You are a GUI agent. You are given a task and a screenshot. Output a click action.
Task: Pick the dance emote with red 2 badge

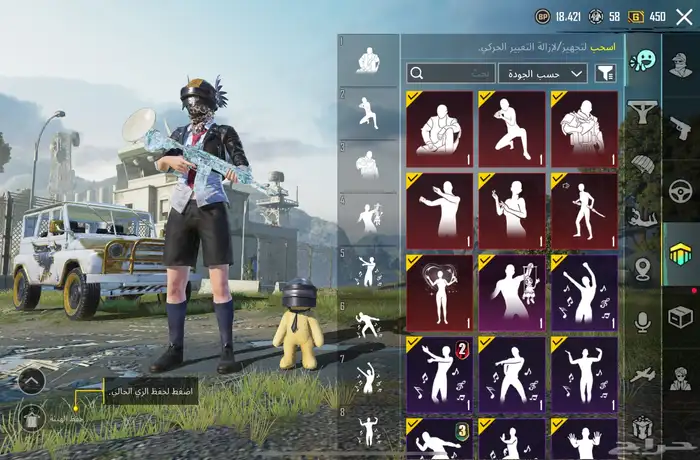click(439, 374)
